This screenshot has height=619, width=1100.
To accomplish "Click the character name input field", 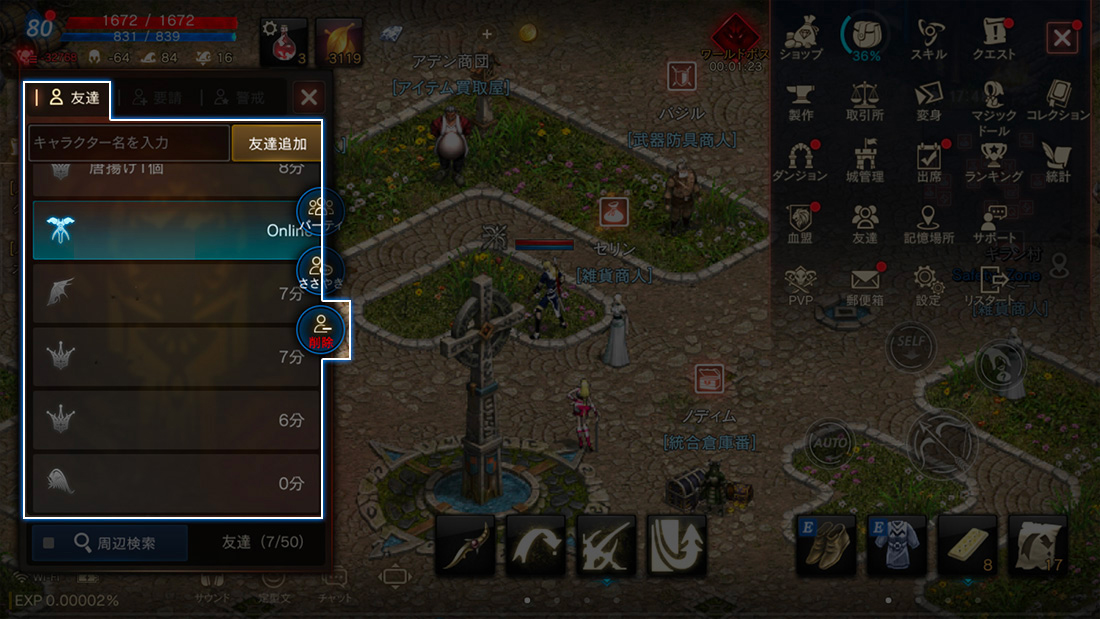I will [129, 143].
